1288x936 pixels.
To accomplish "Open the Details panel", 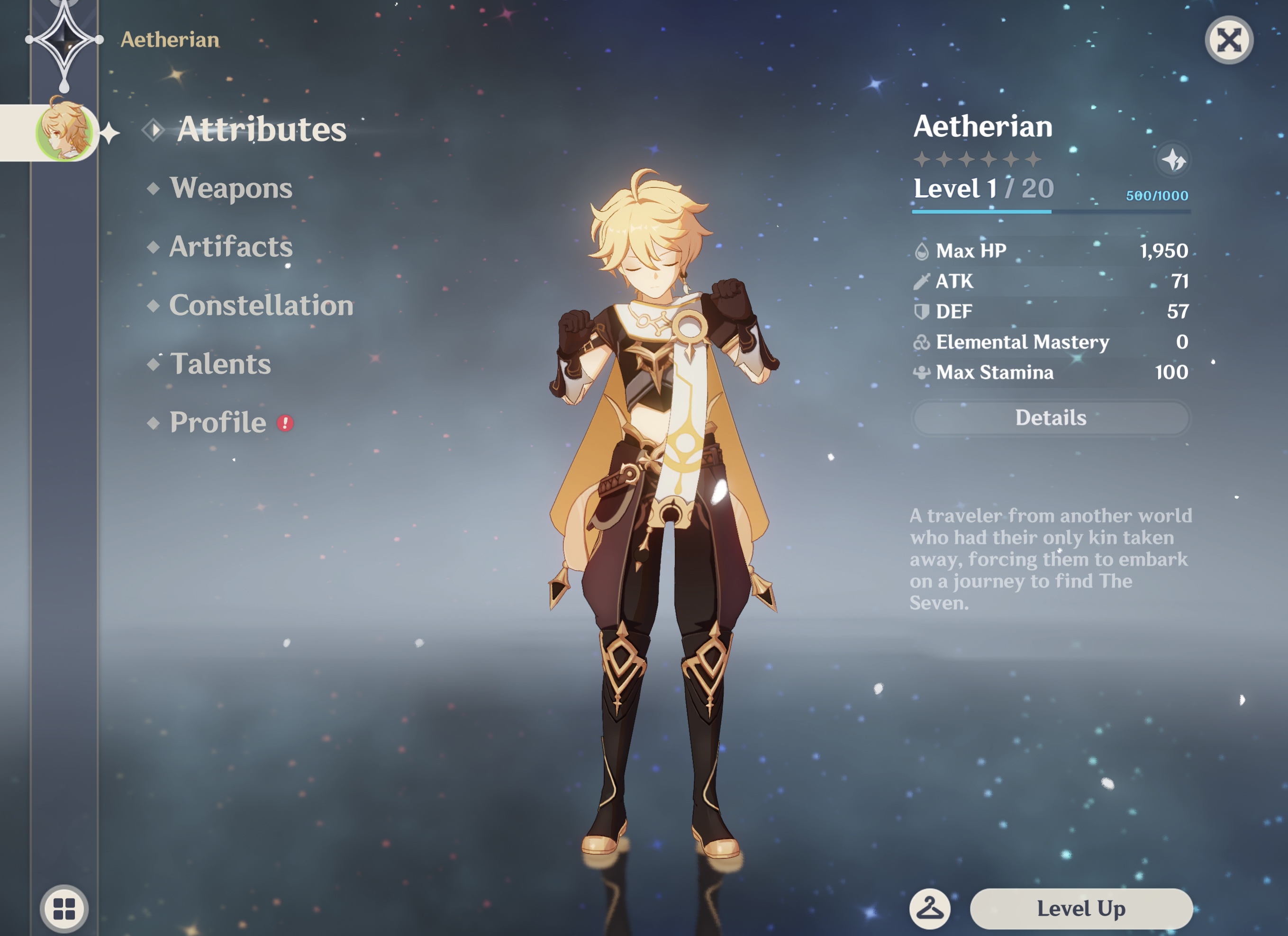I will [x=1051, y=418].
